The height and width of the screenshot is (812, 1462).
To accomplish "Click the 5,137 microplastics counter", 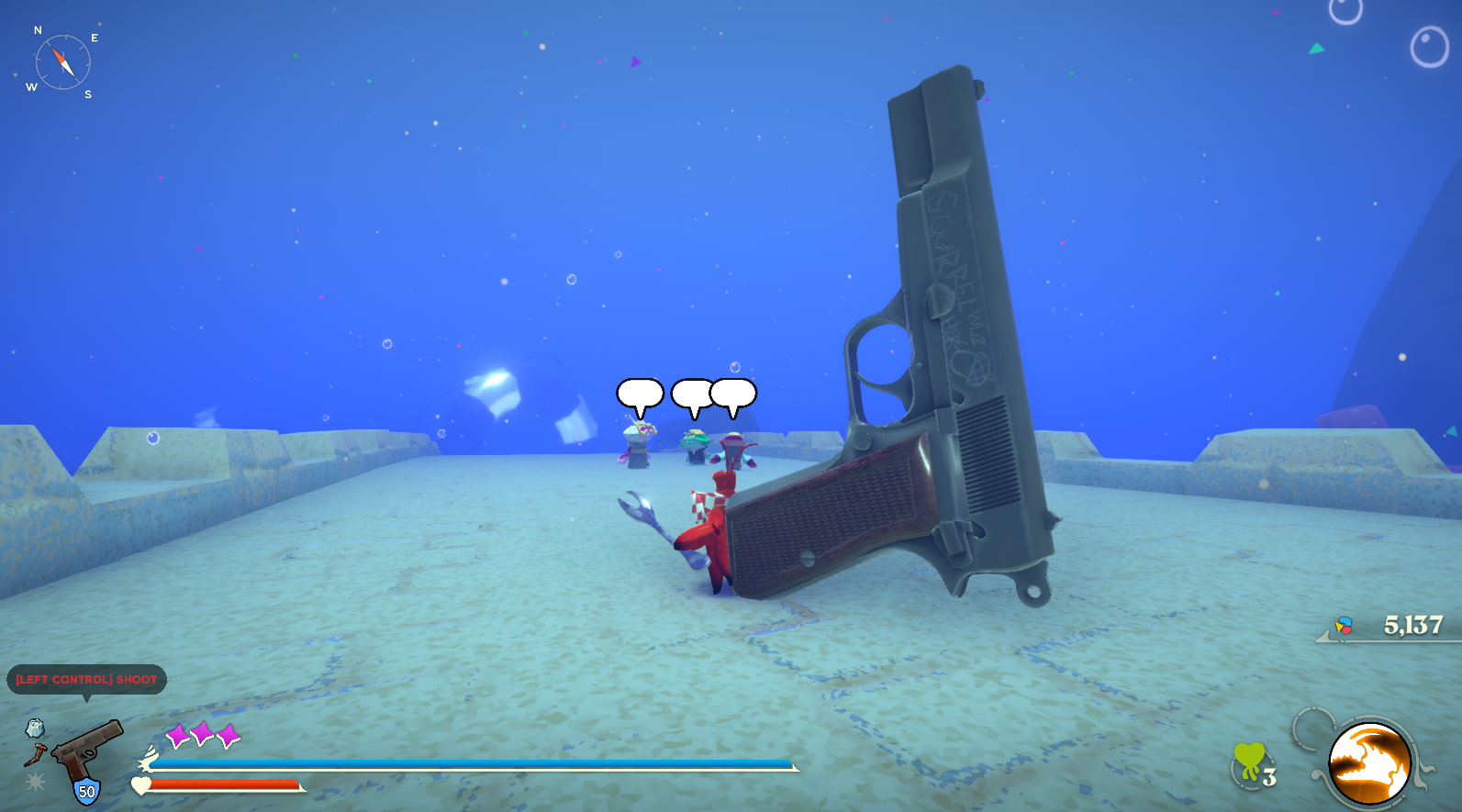I will coord(1412,627).
